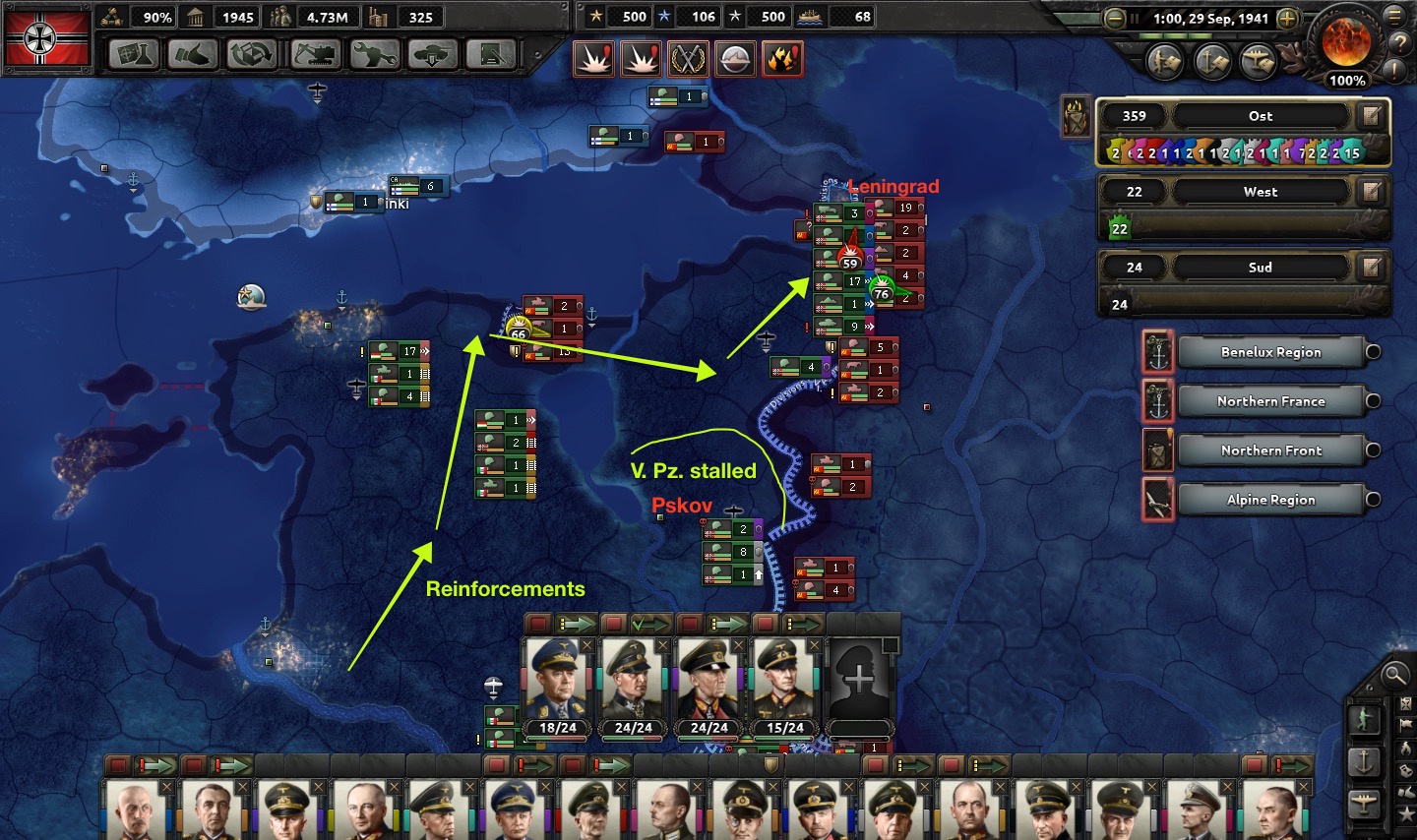This screenshot has height=840, width=1417.
Task: Choose the Northern France theater
Action: pos(1270,401)
